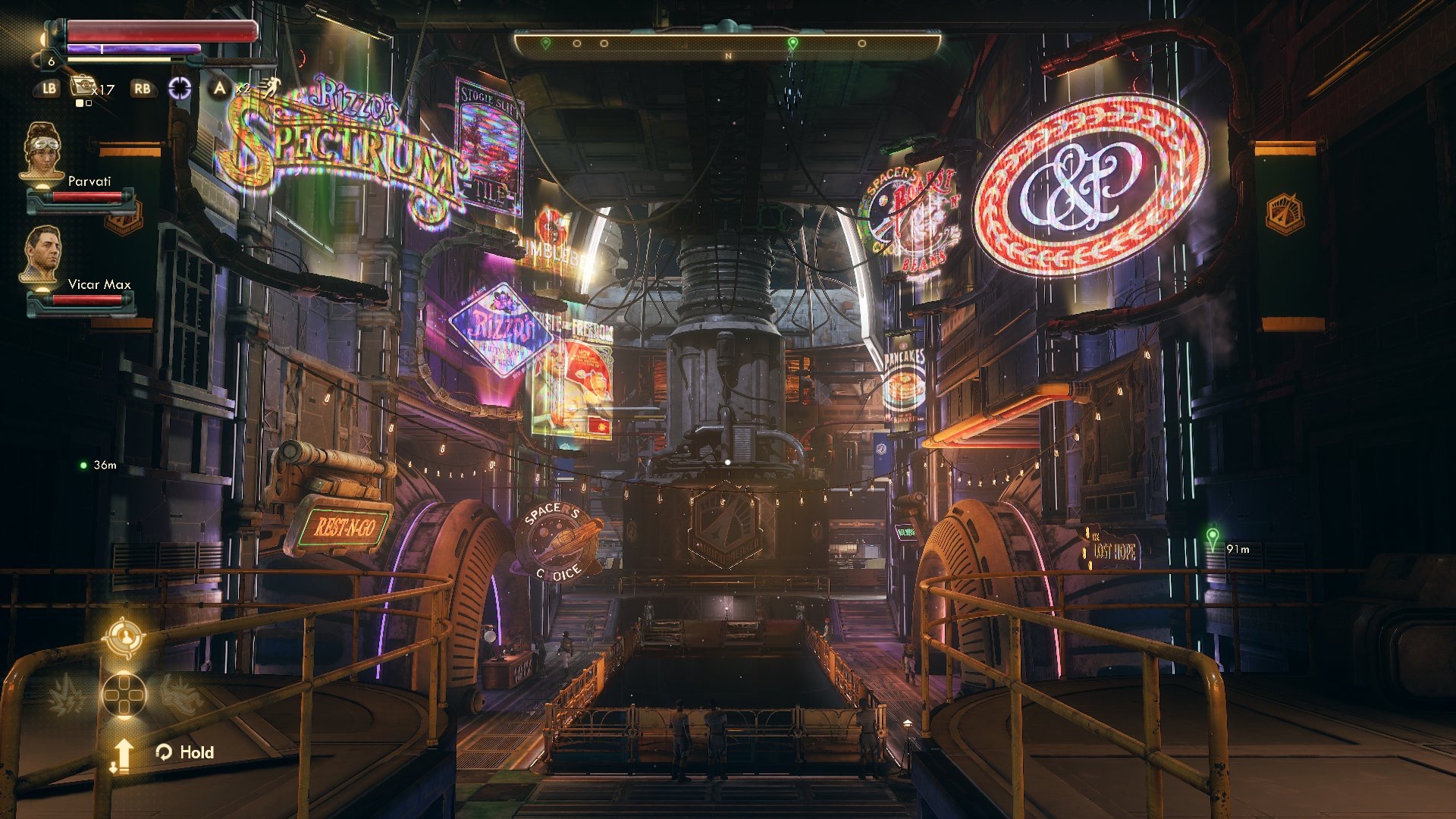Click the glowing up-arrow companion command icon
Screen dimensions: 1456x819
[x=123, y=755]
